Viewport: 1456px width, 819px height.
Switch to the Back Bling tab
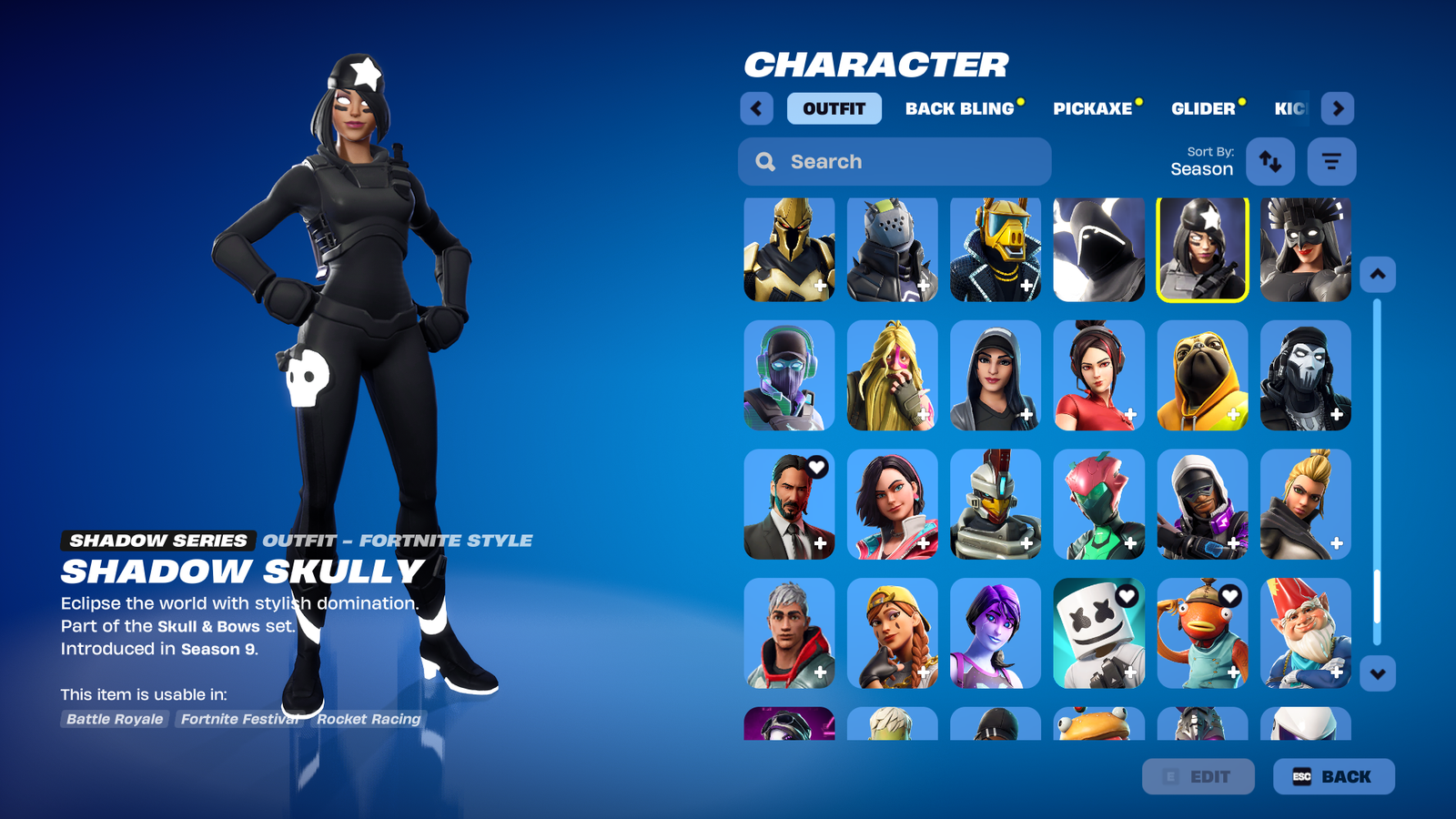point(959,108)
